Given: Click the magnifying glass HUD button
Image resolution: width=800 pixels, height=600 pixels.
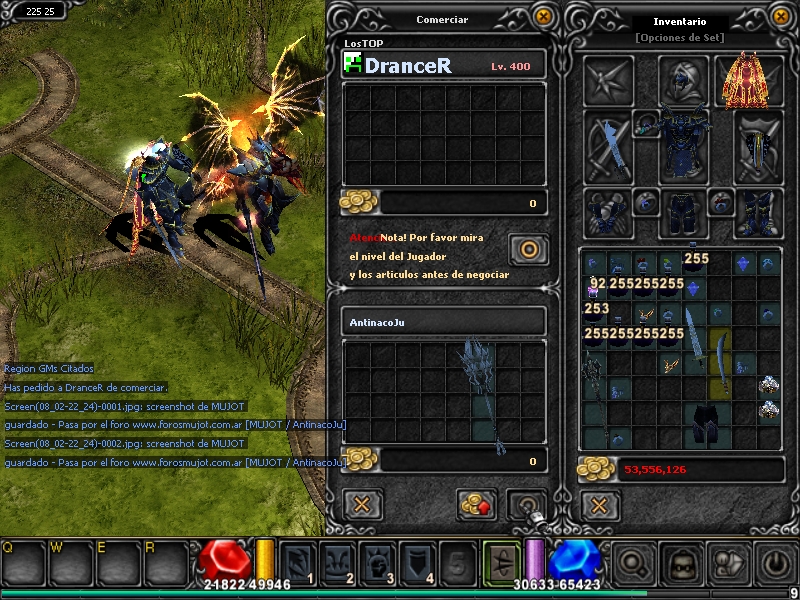Looking at the screenshot, I should pos(634,564).
